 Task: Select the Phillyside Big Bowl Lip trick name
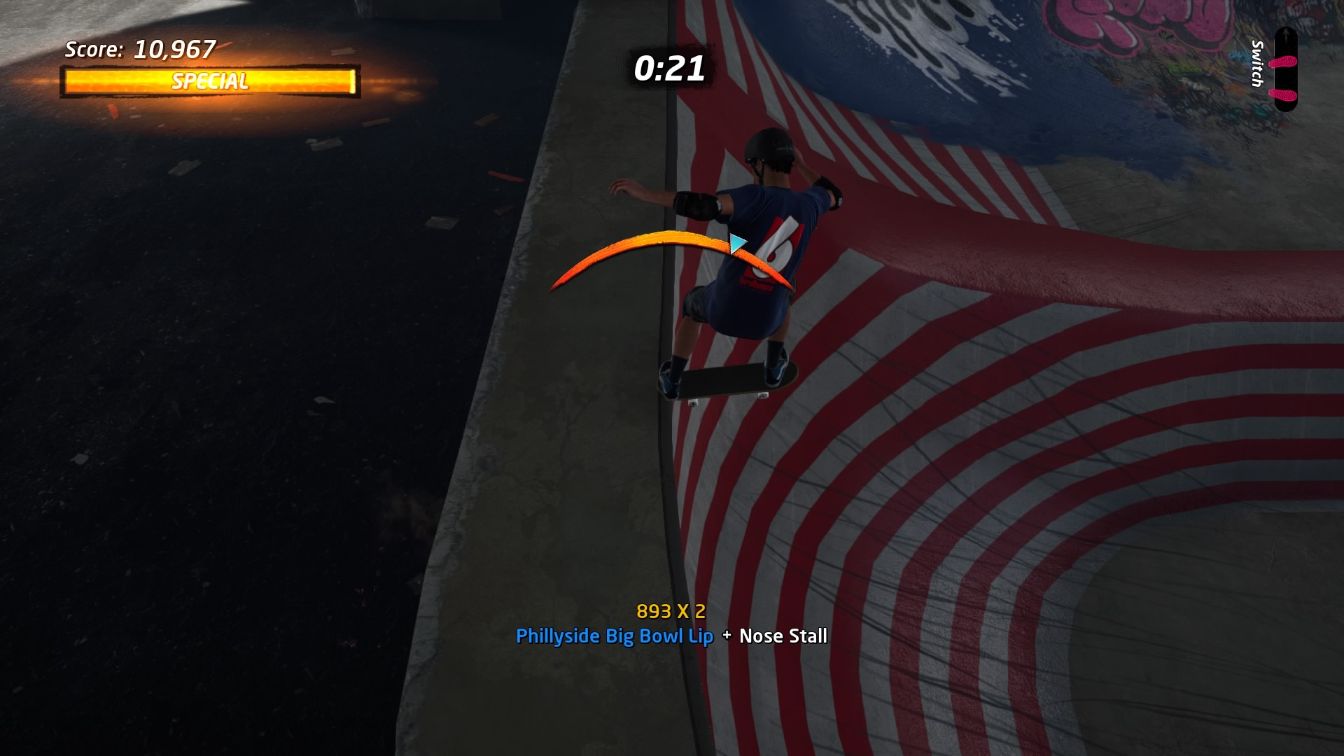point(615,635)
